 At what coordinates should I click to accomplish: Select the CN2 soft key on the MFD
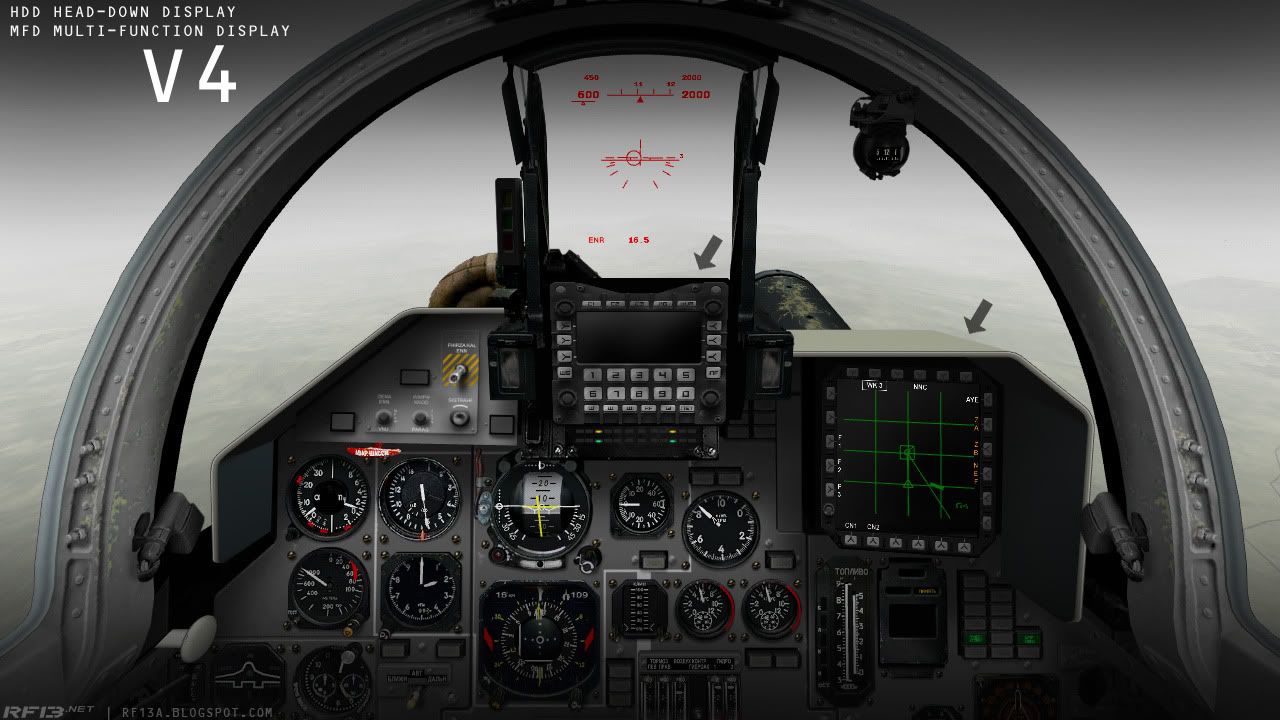(x=873, y=542)
